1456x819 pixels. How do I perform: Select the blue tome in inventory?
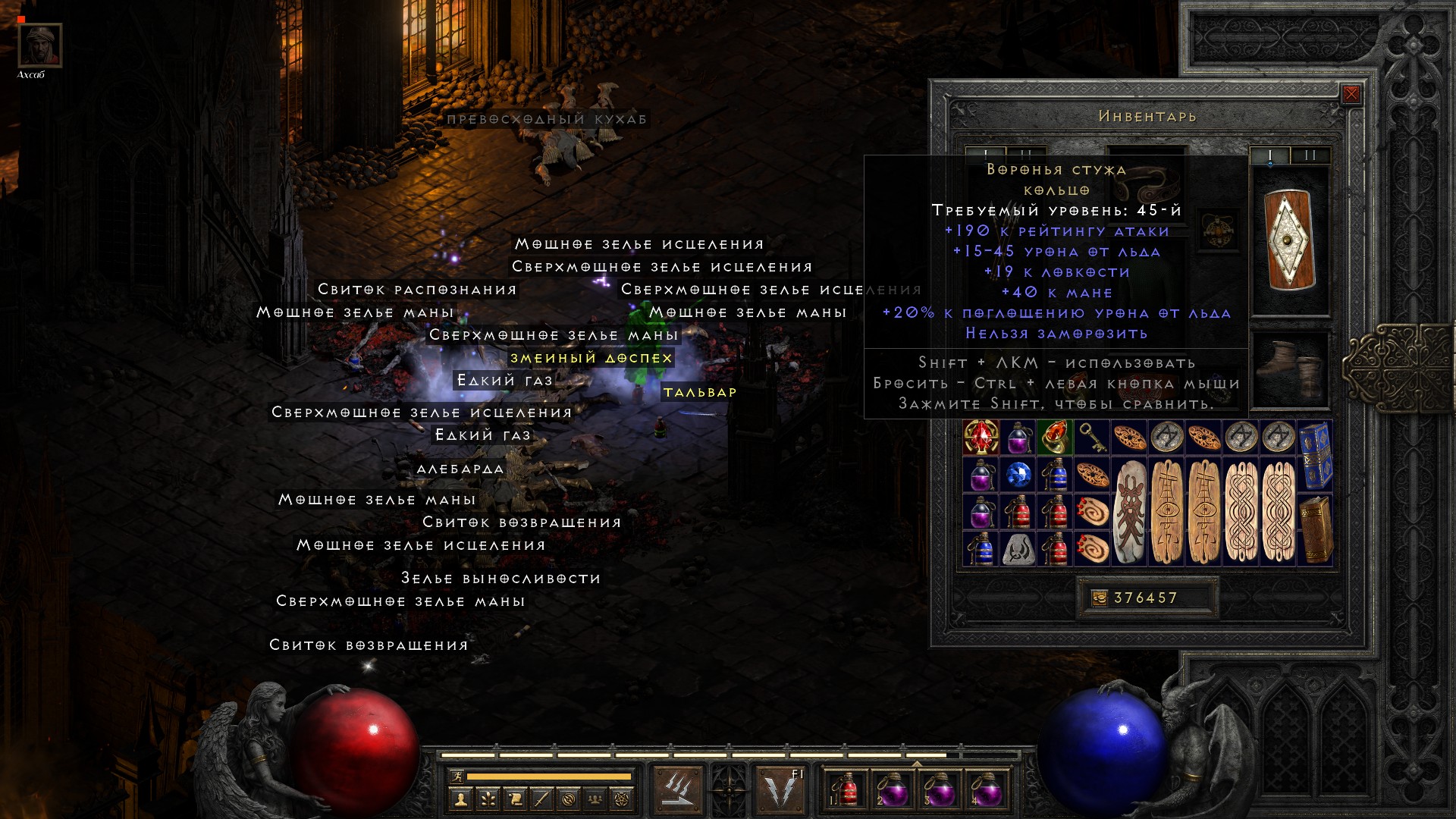click(1315, 456)
